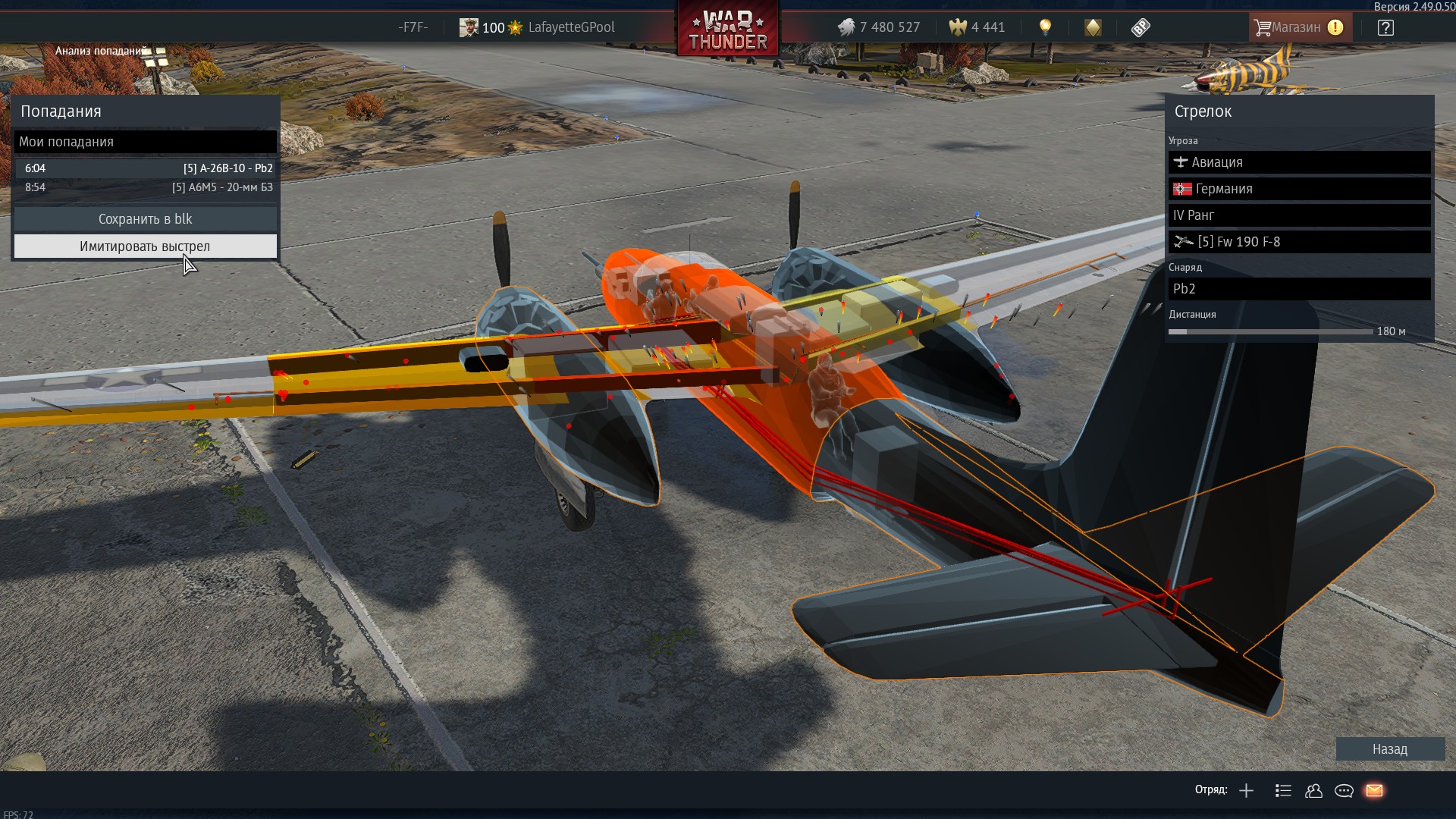
Task: Select the A-26B-10 Pb2 hit entry
Action: point(145,168)
